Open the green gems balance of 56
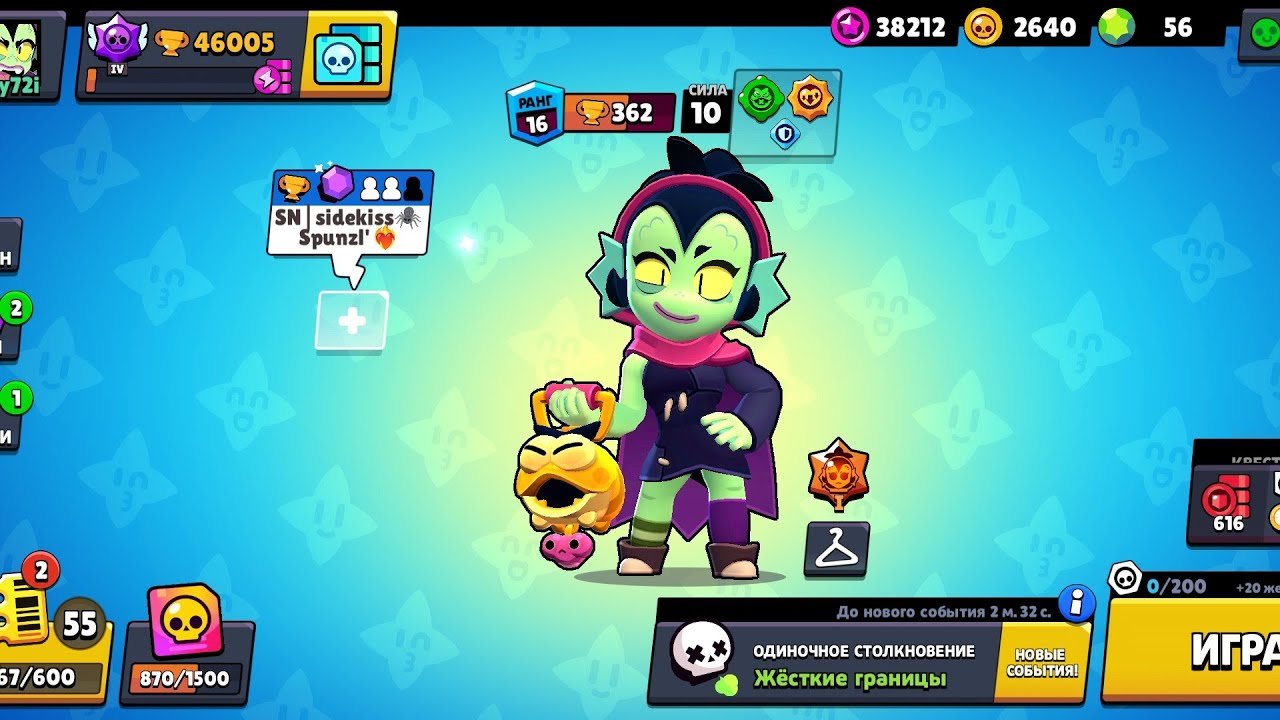1280x720 pixels. coord(1160,27)
